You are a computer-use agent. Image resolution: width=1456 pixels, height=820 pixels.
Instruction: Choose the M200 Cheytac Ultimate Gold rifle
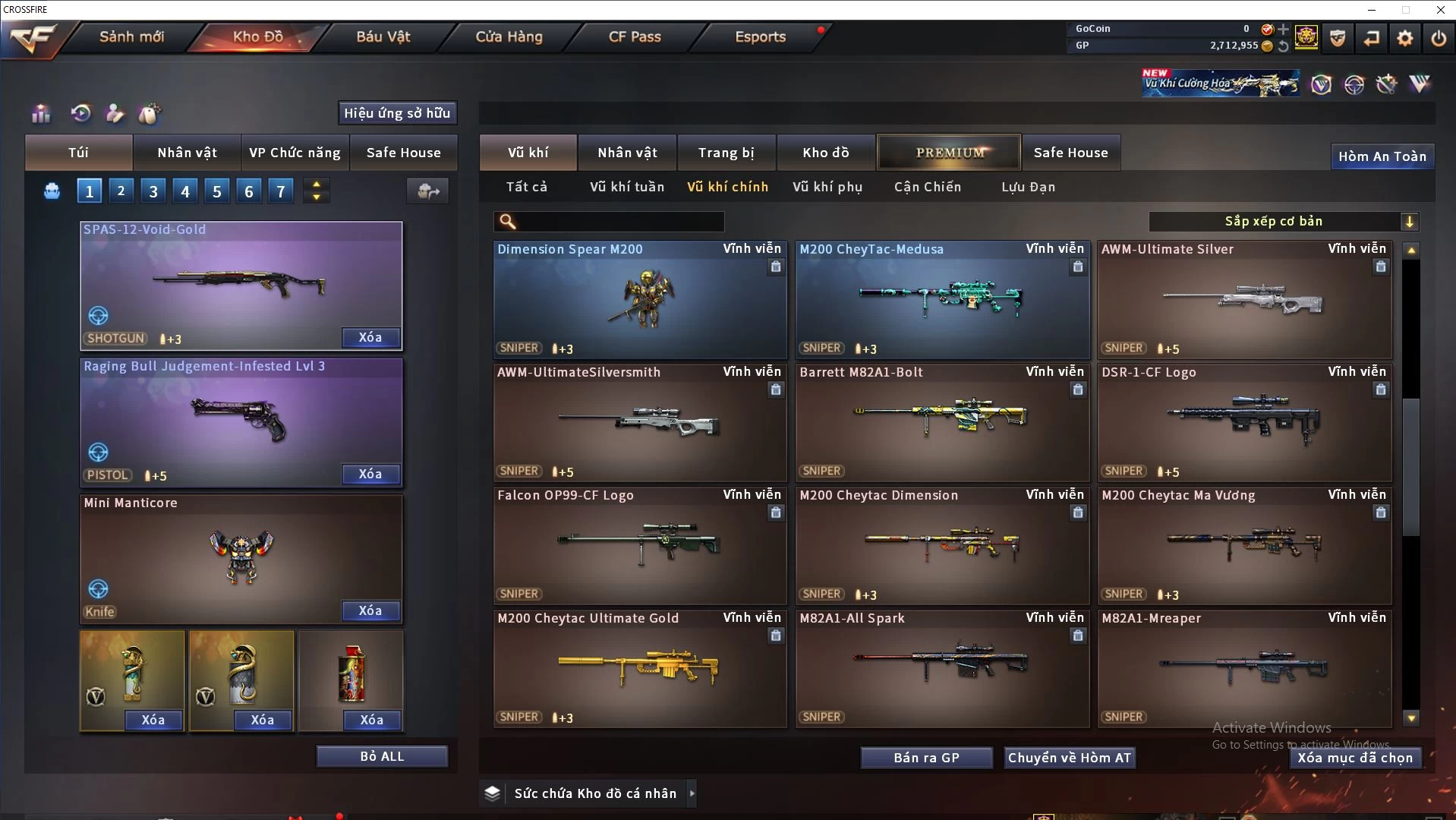[x=639, y=669]
